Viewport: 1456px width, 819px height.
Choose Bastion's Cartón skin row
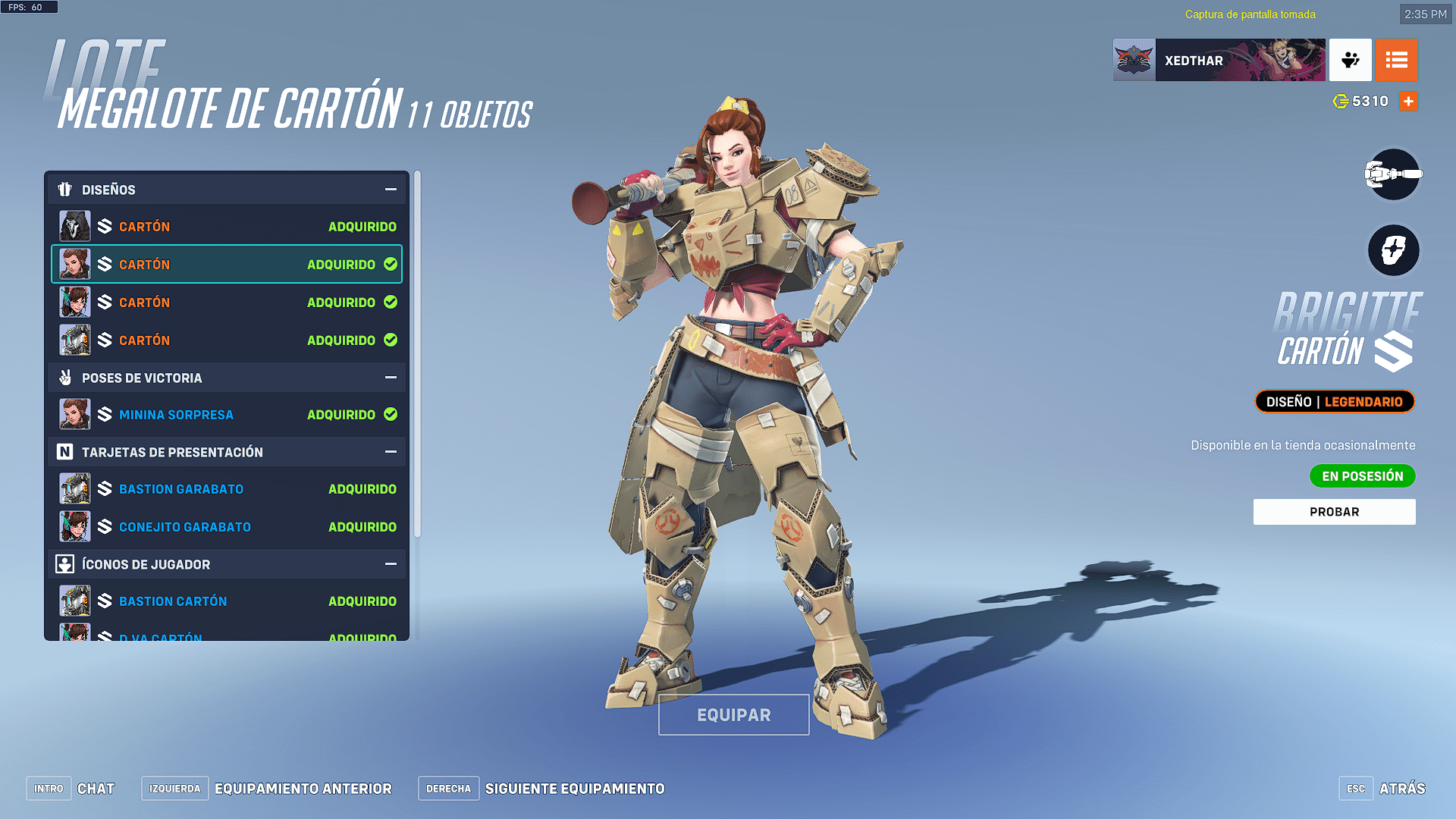227,340
